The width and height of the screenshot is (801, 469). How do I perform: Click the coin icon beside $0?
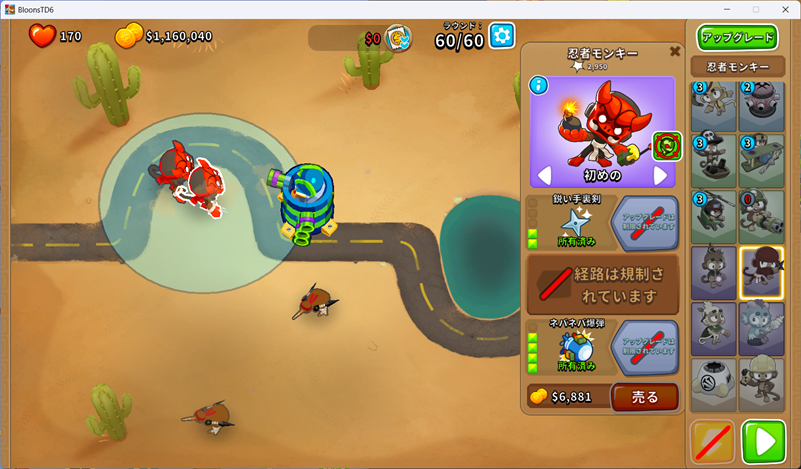point(399,38)
